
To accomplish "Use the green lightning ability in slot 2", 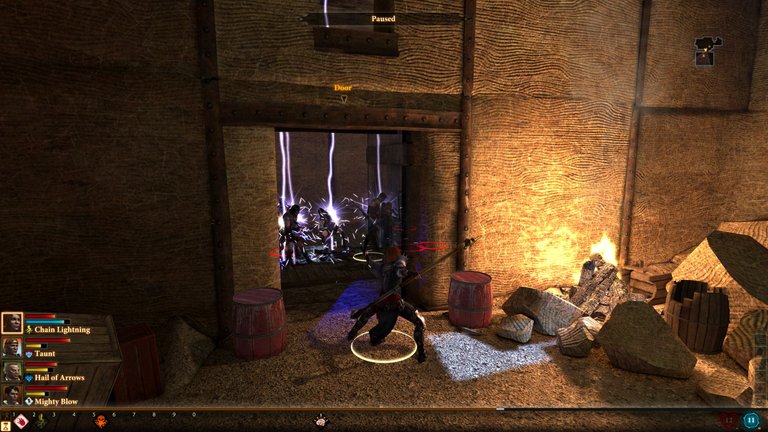I will tap(41, 421).
